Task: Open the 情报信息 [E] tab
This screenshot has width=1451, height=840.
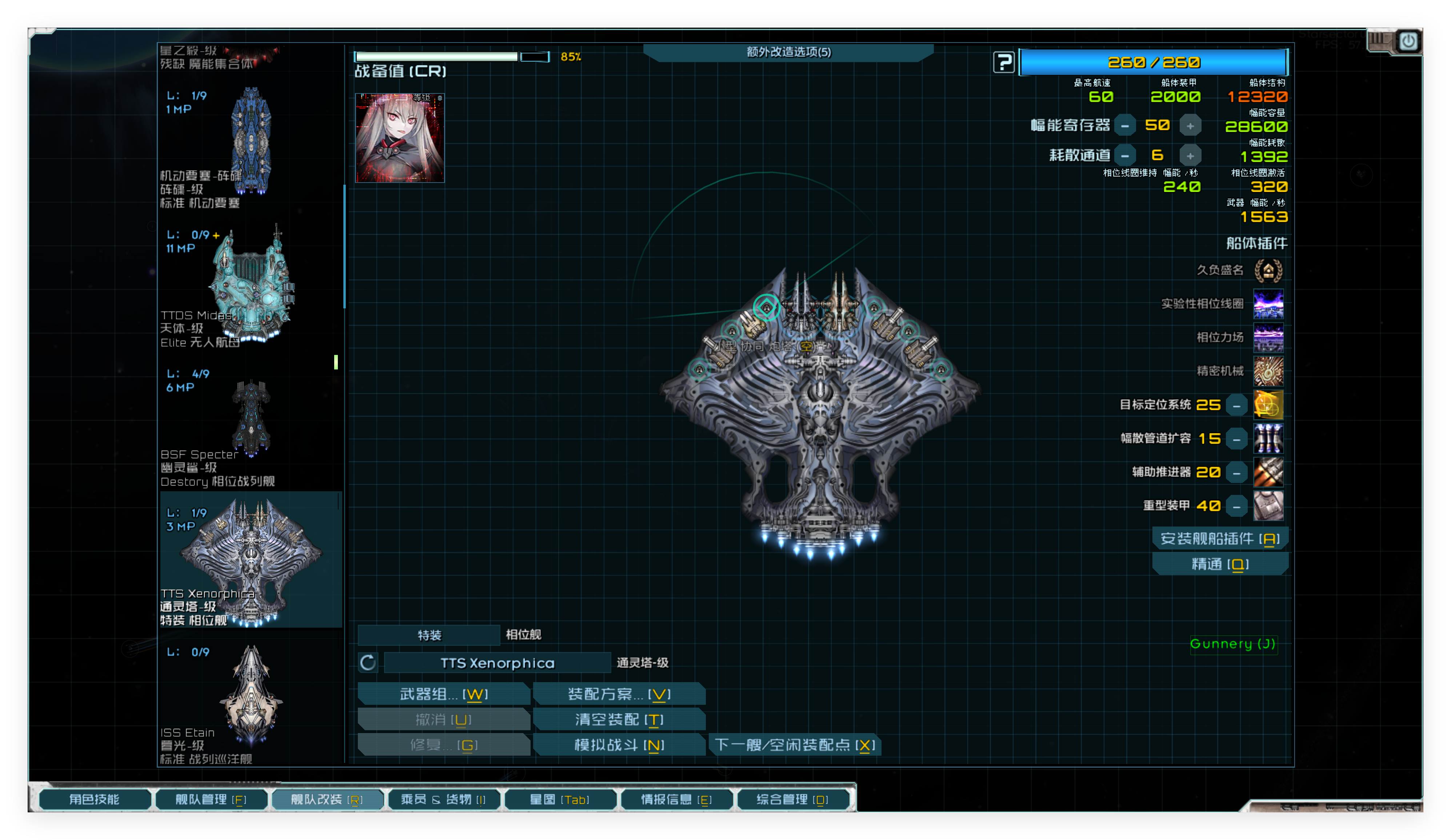Action: click(x=676, y=799)
